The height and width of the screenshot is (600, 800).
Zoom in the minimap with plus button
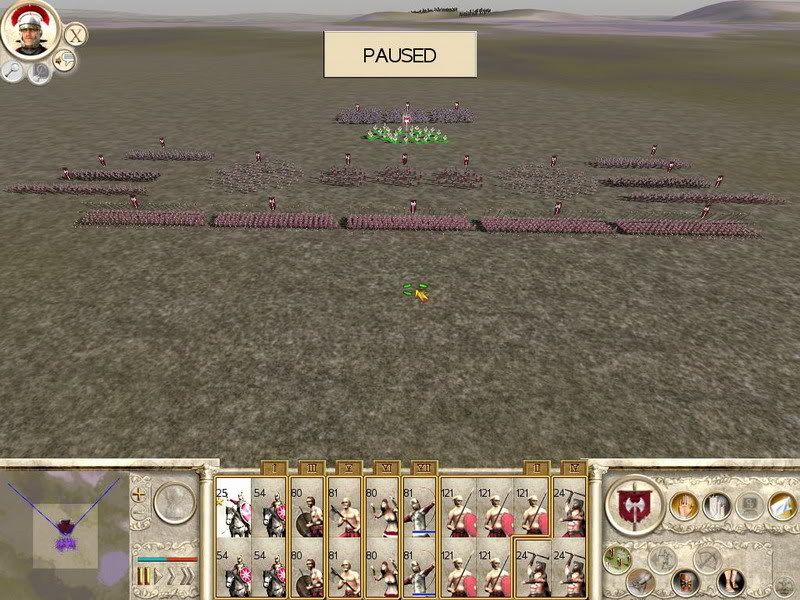tap(139, 494)
